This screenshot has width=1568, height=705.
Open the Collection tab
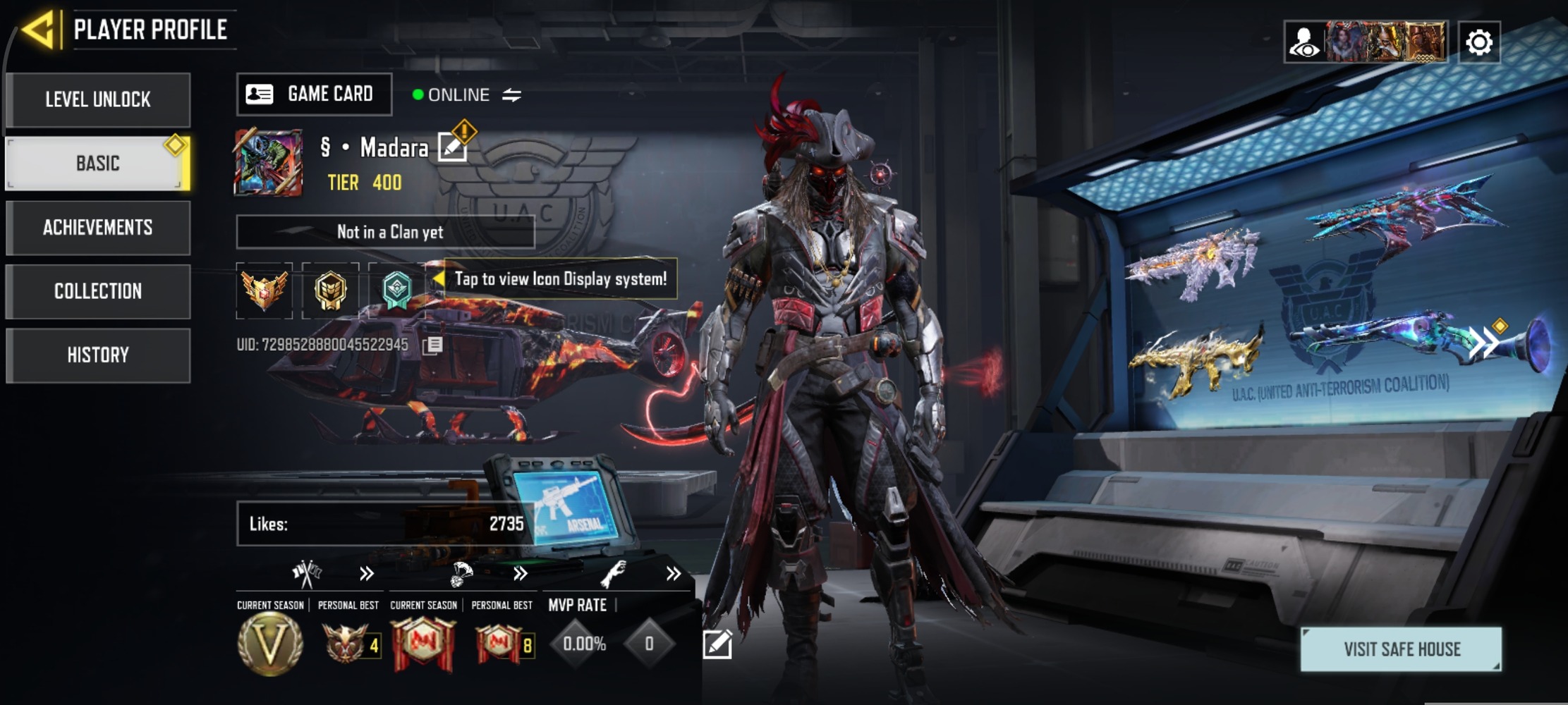98,291
